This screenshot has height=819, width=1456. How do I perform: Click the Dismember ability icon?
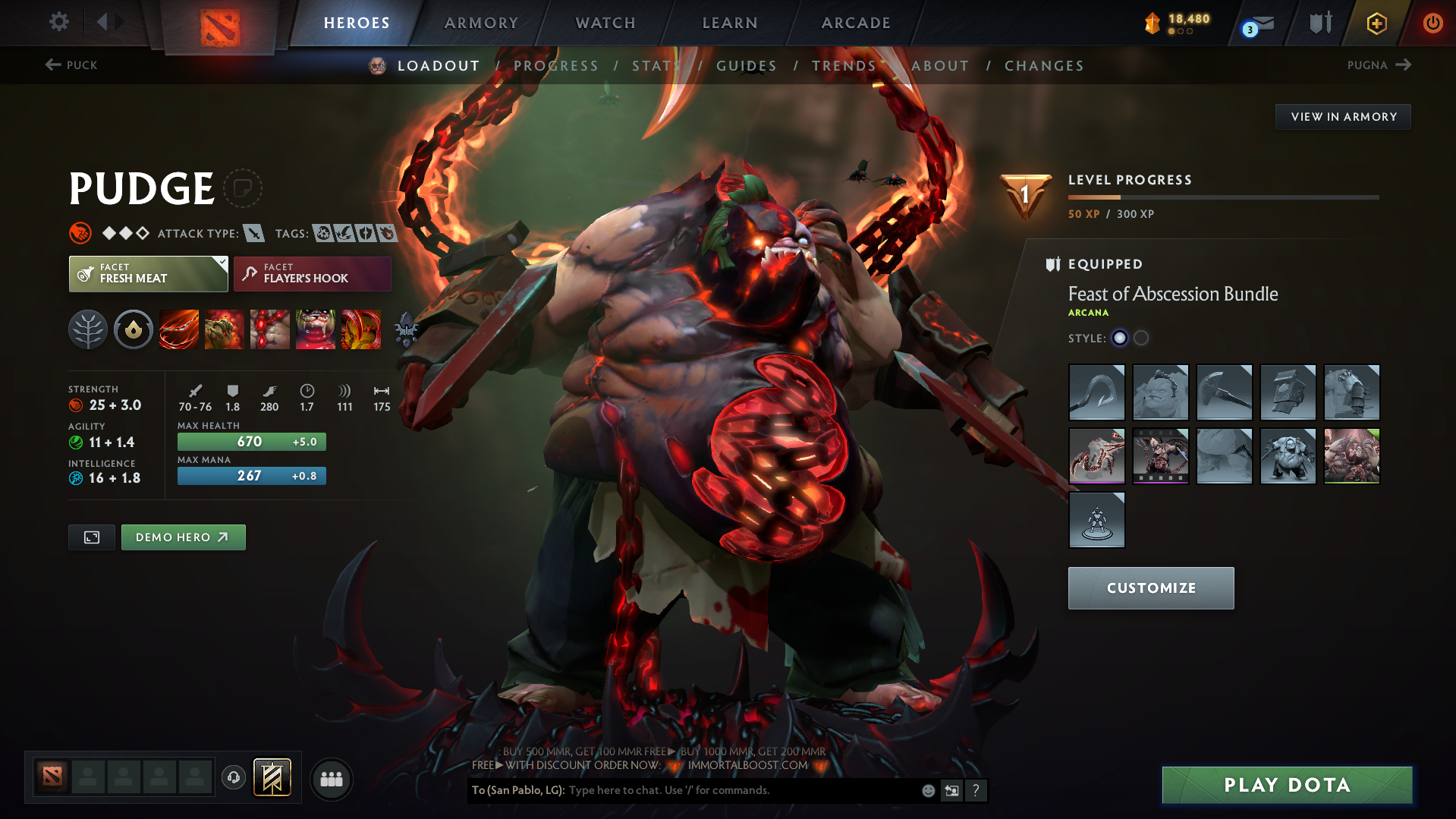[x=316, y=329]
